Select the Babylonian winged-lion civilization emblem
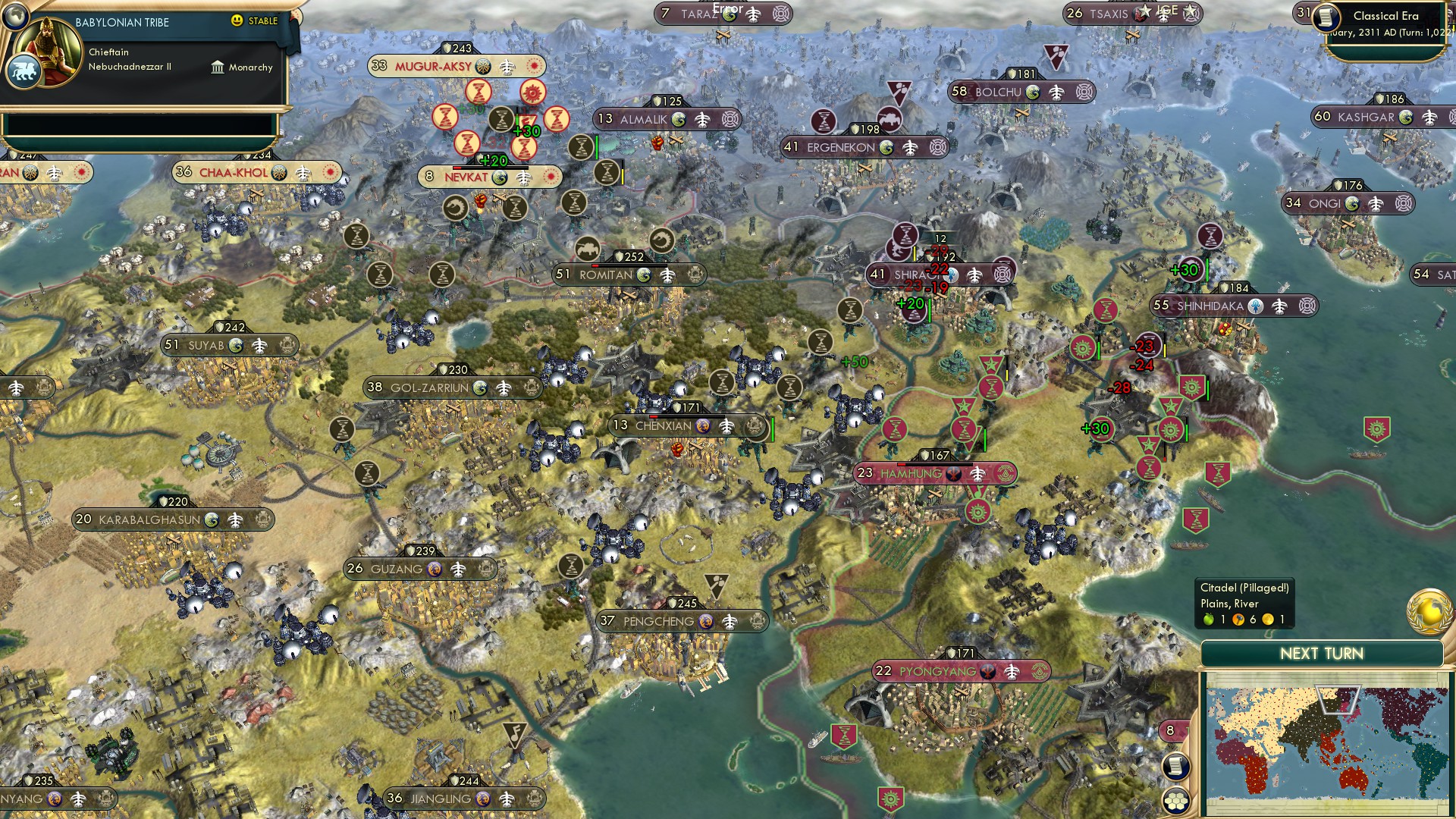The image size is (1456, 819). [x=24, y=72]
